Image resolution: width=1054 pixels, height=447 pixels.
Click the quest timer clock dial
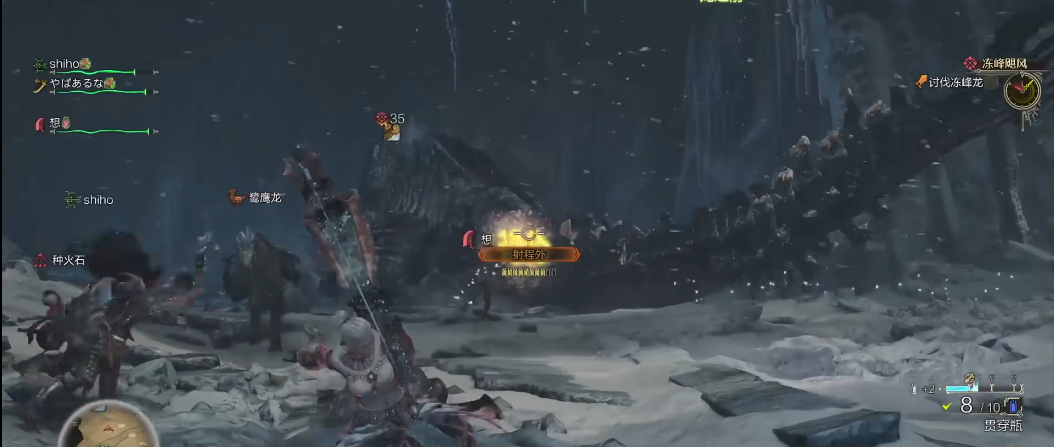[1021, 92]
